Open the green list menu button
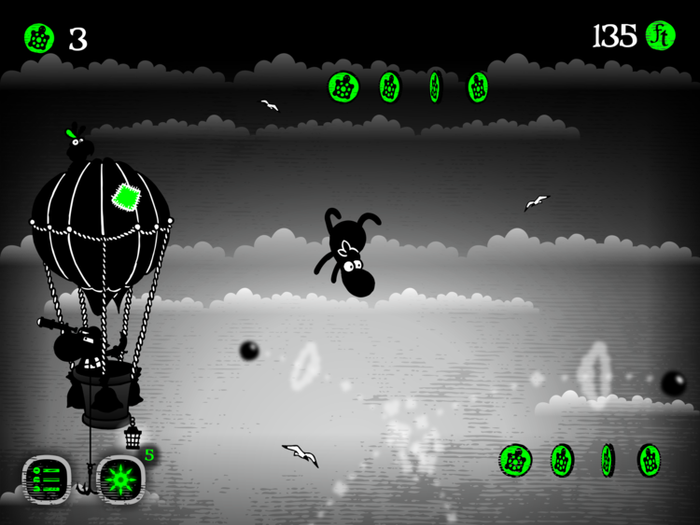The width and height of the screenshot is (700, 525). (46, 477)
